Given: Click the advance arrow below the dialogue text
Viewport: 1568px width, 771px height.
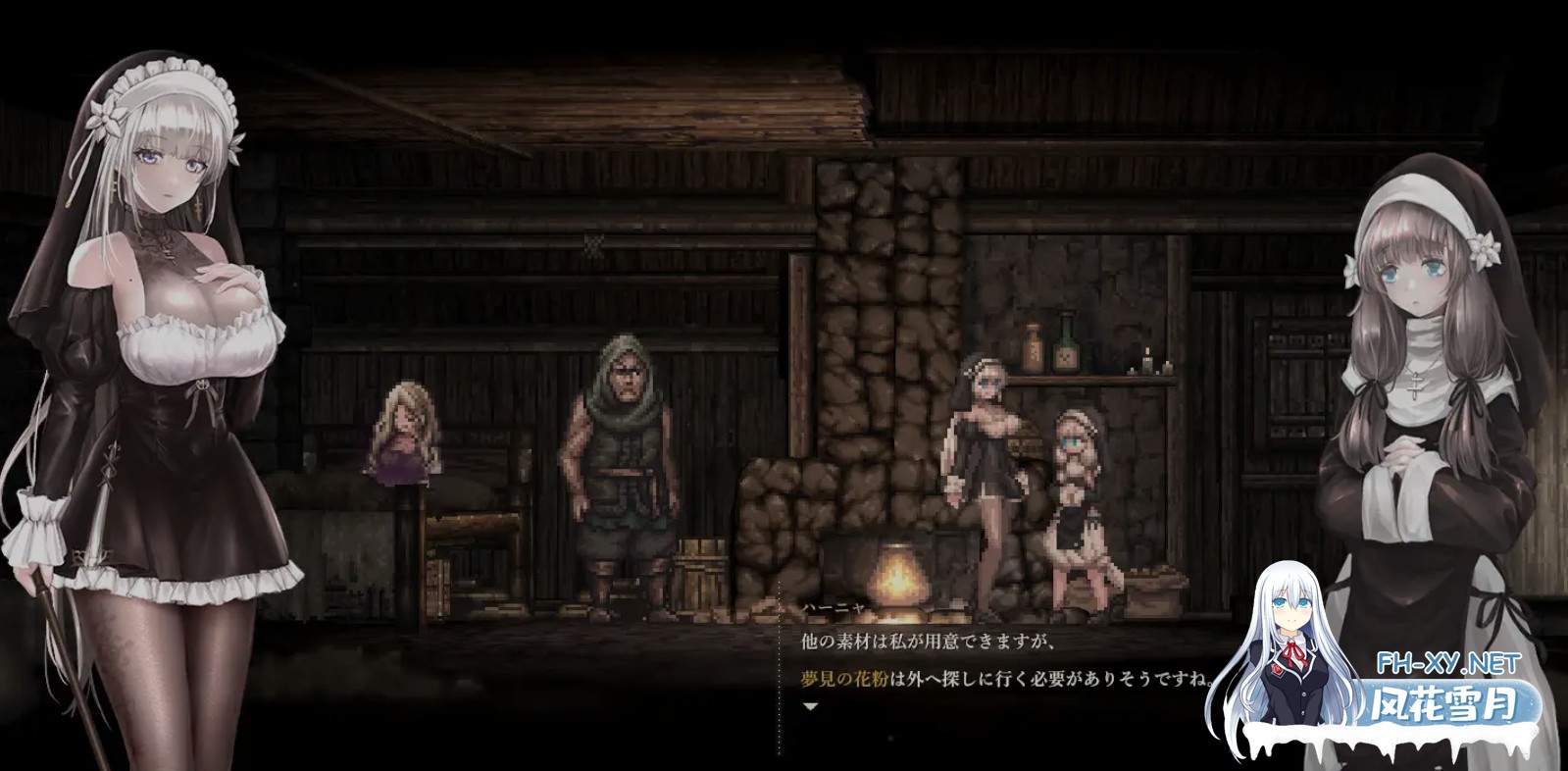Looking at the screenshot, I should [810, 704].
